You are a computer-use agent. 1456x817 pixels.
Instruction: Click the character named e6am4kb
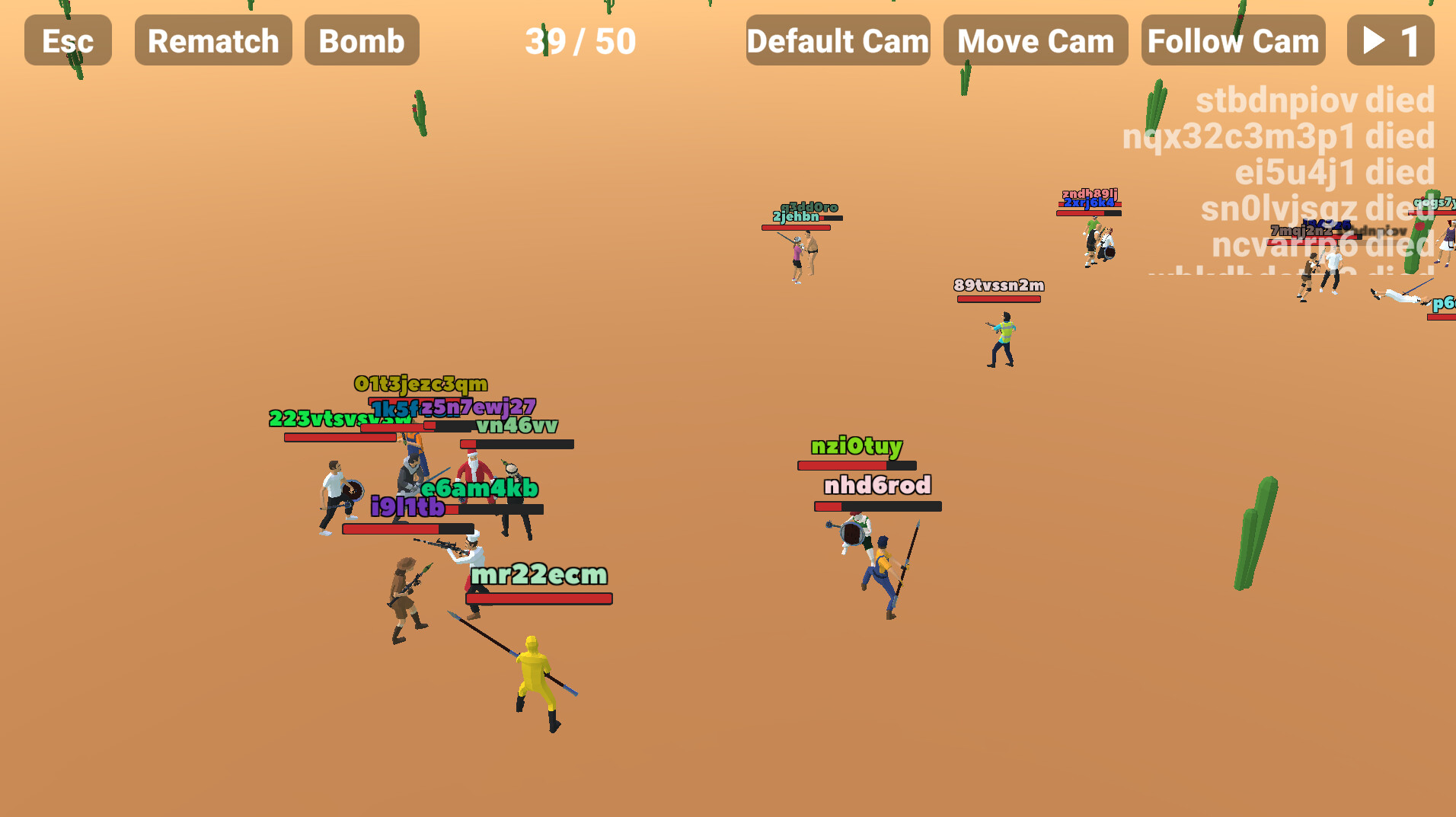[480, 489]
